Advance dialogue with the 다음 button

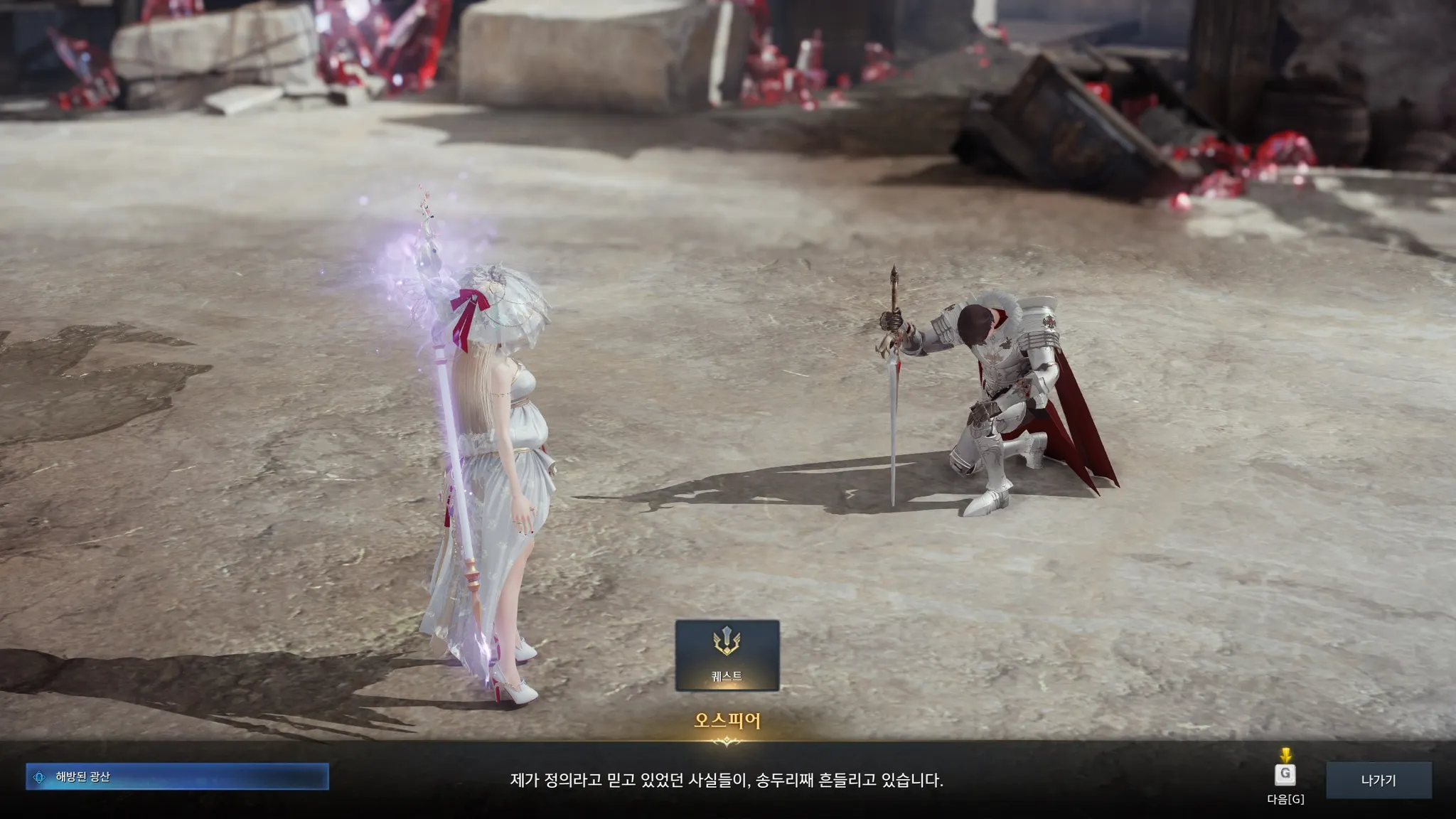pos(1285,776)
